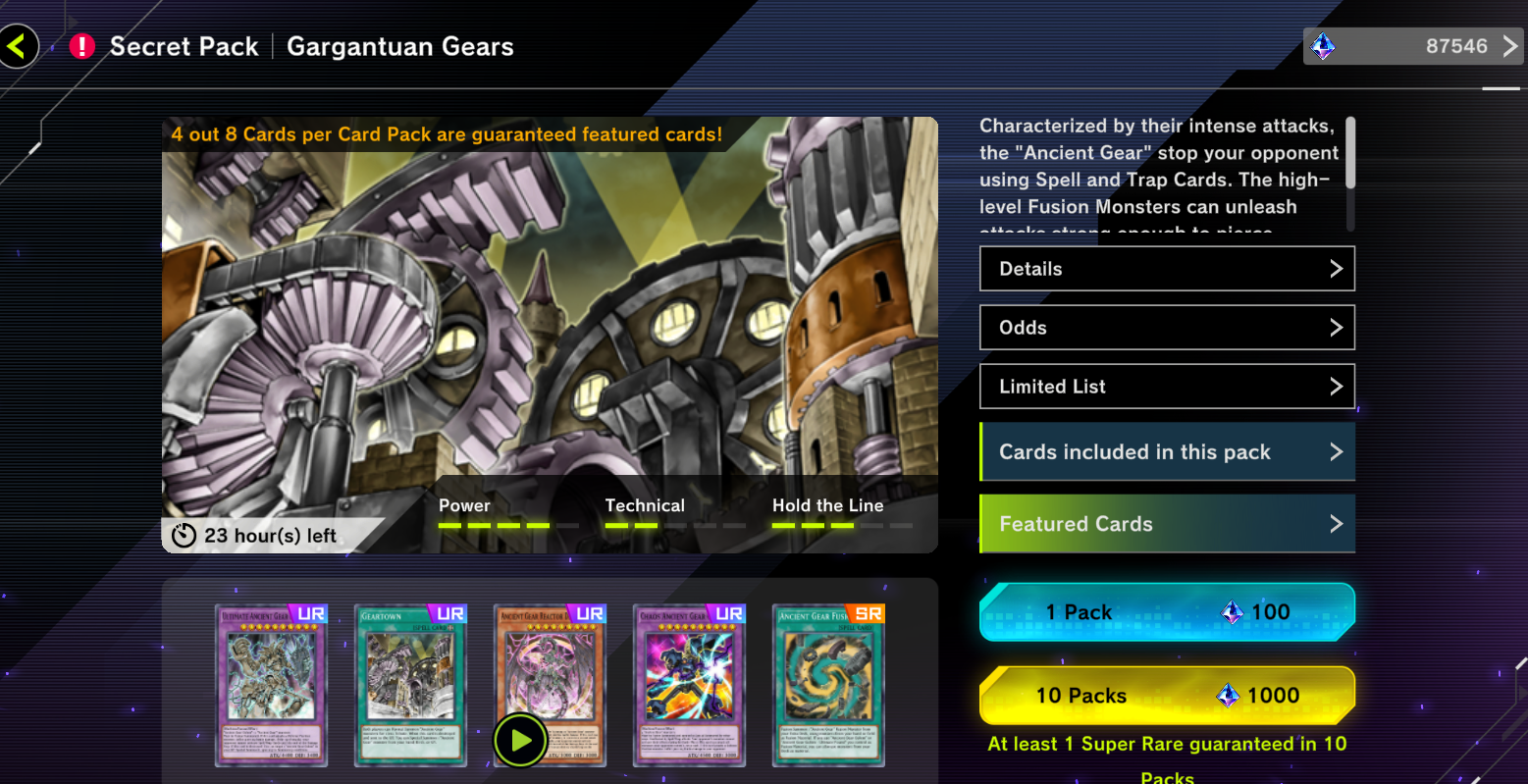
Task: Open the Featured Cards list
Action: [1166, 523]
